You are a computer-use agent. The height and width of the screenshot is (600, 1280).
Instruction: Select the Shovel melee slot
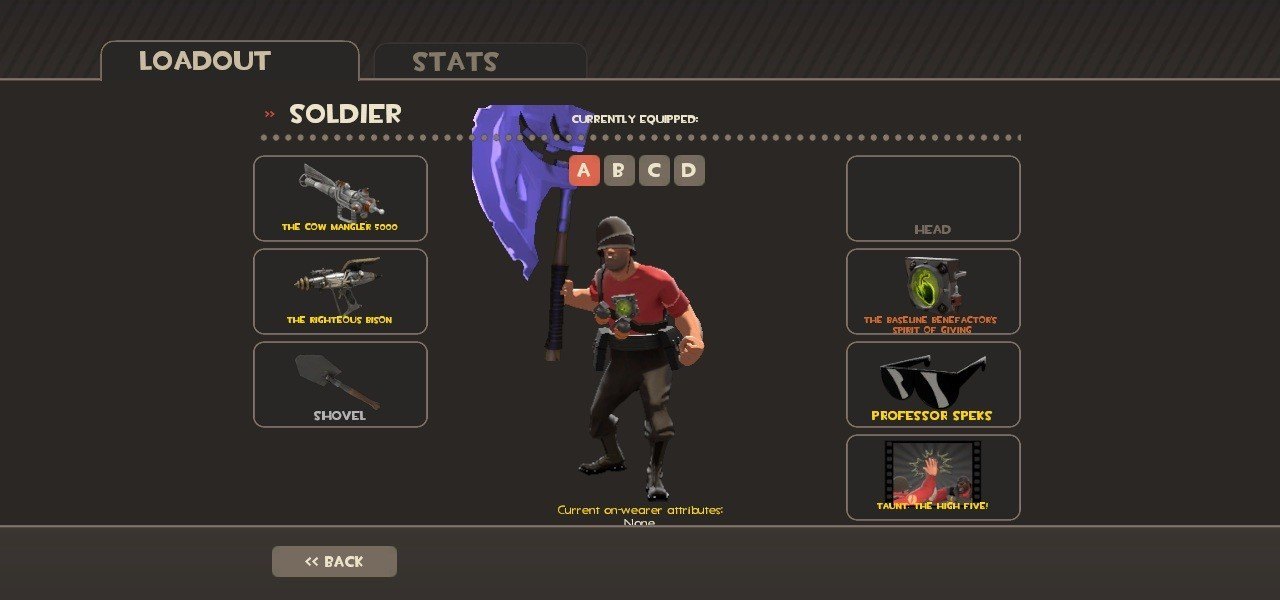[x=340, y=385]
